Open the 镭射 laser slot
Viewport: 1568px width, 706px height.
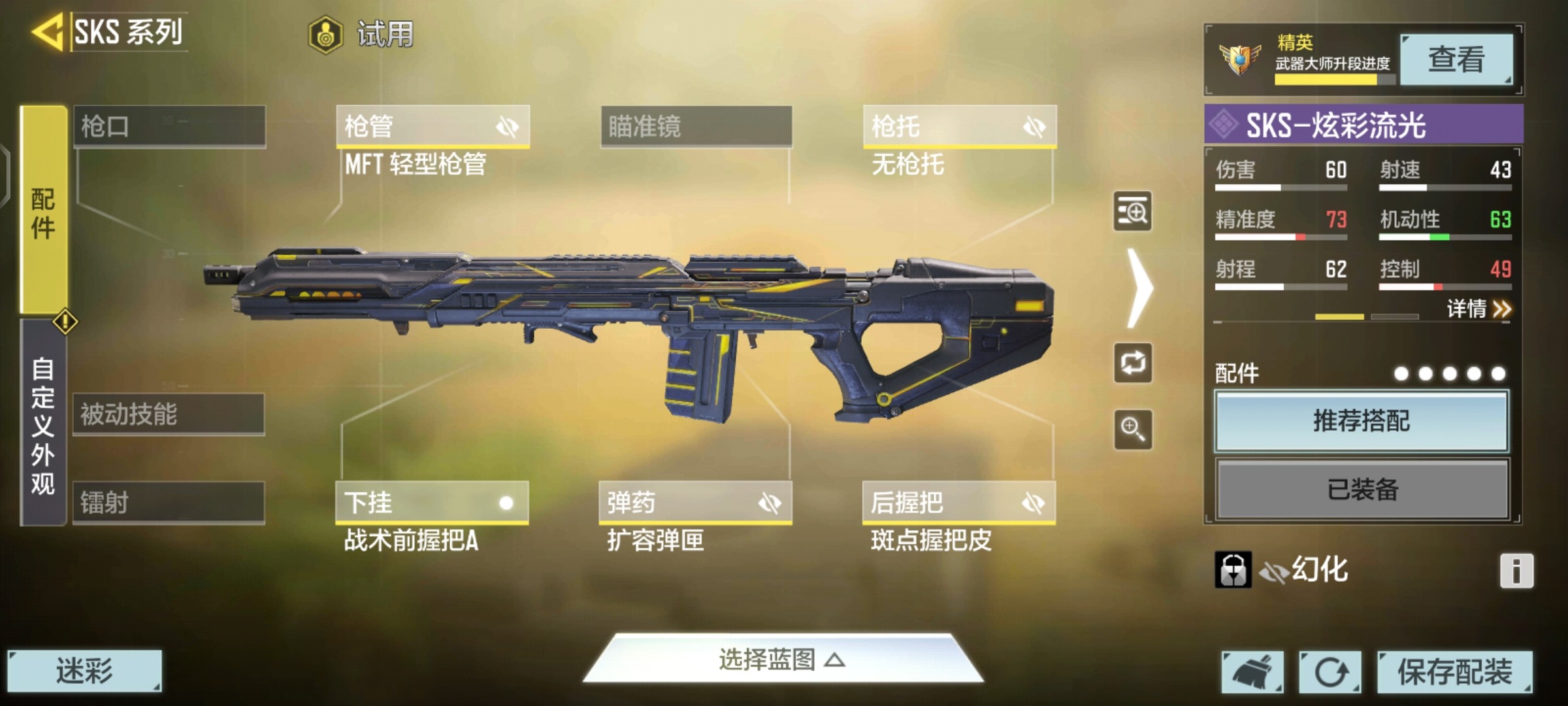(169, 503)
